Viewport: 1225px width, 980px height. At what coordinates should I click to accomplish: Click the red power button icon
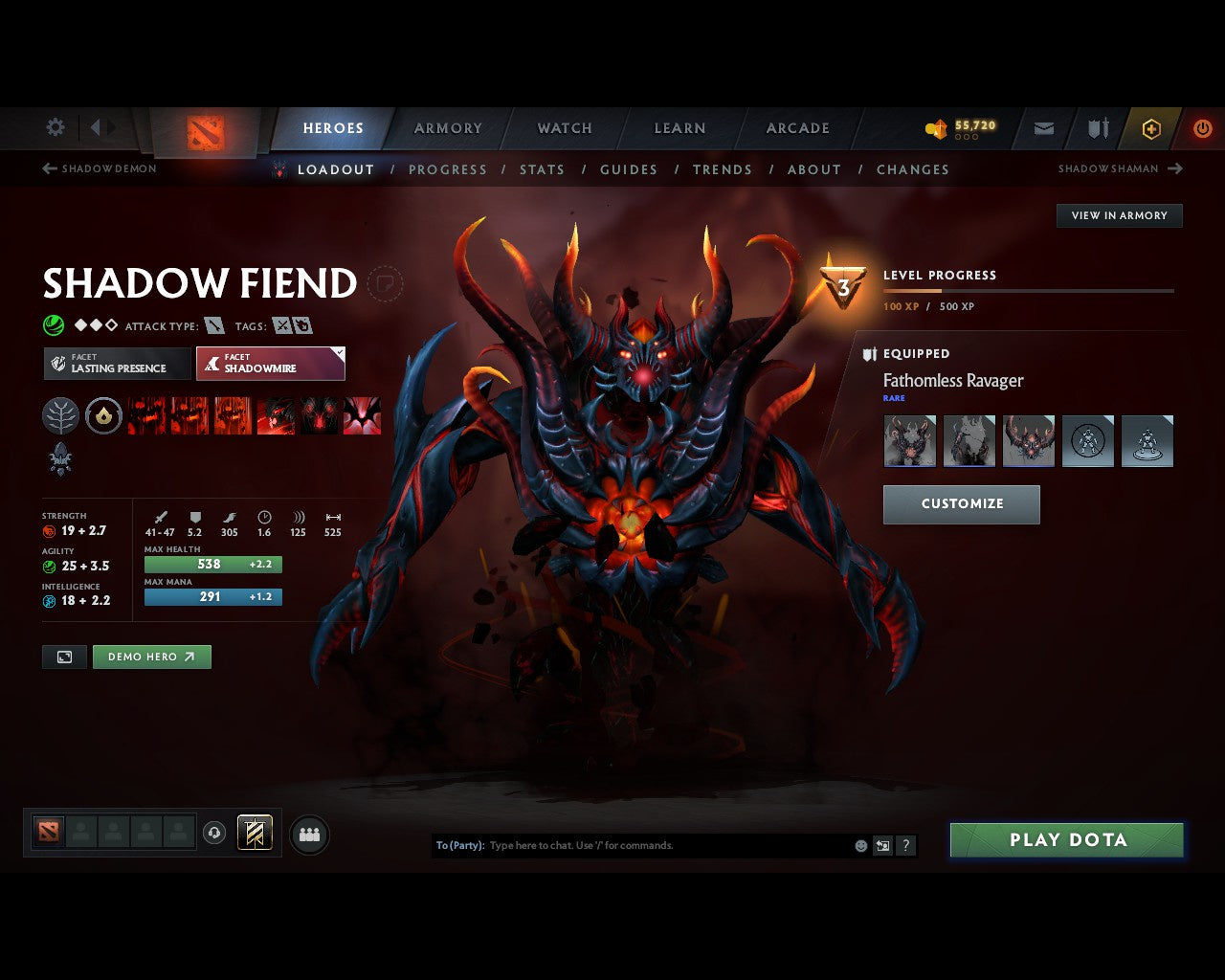tap(1202, 128)
